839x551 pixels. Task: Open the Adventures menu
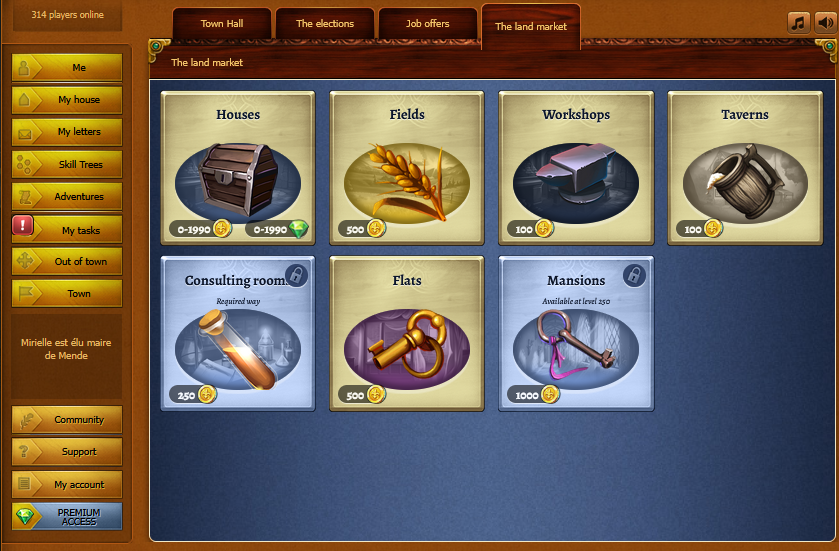click(67, 196)
